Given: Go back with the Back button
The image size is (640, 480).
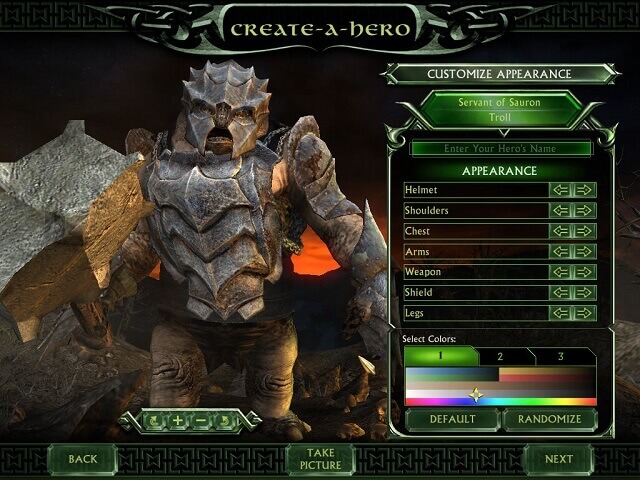Looking at the screenshot, I should coord(83,459).
